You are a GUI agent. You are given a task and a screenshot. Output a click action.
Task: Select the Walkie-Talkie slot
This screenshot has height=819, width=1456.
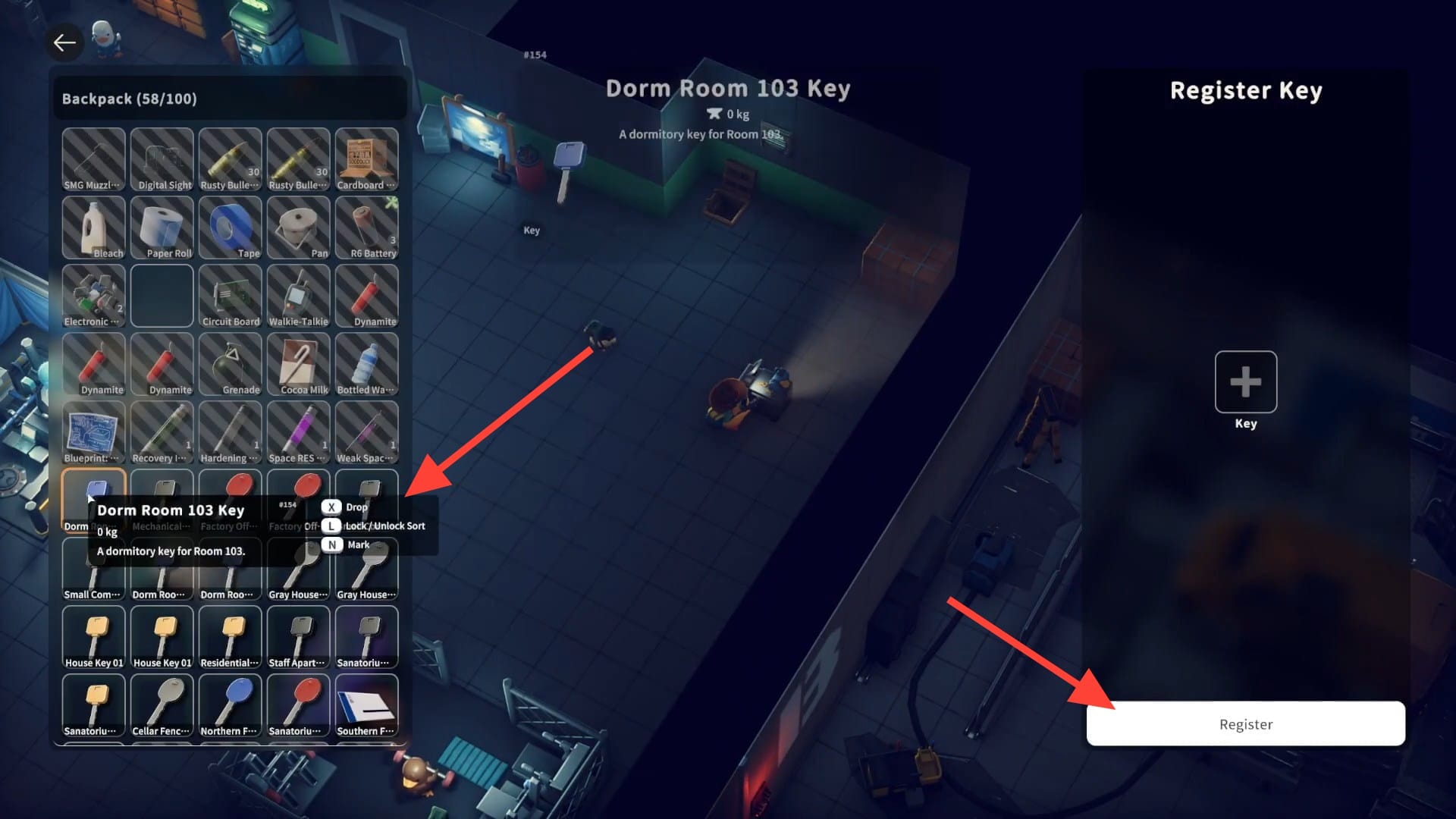click(x=299, y=296)
